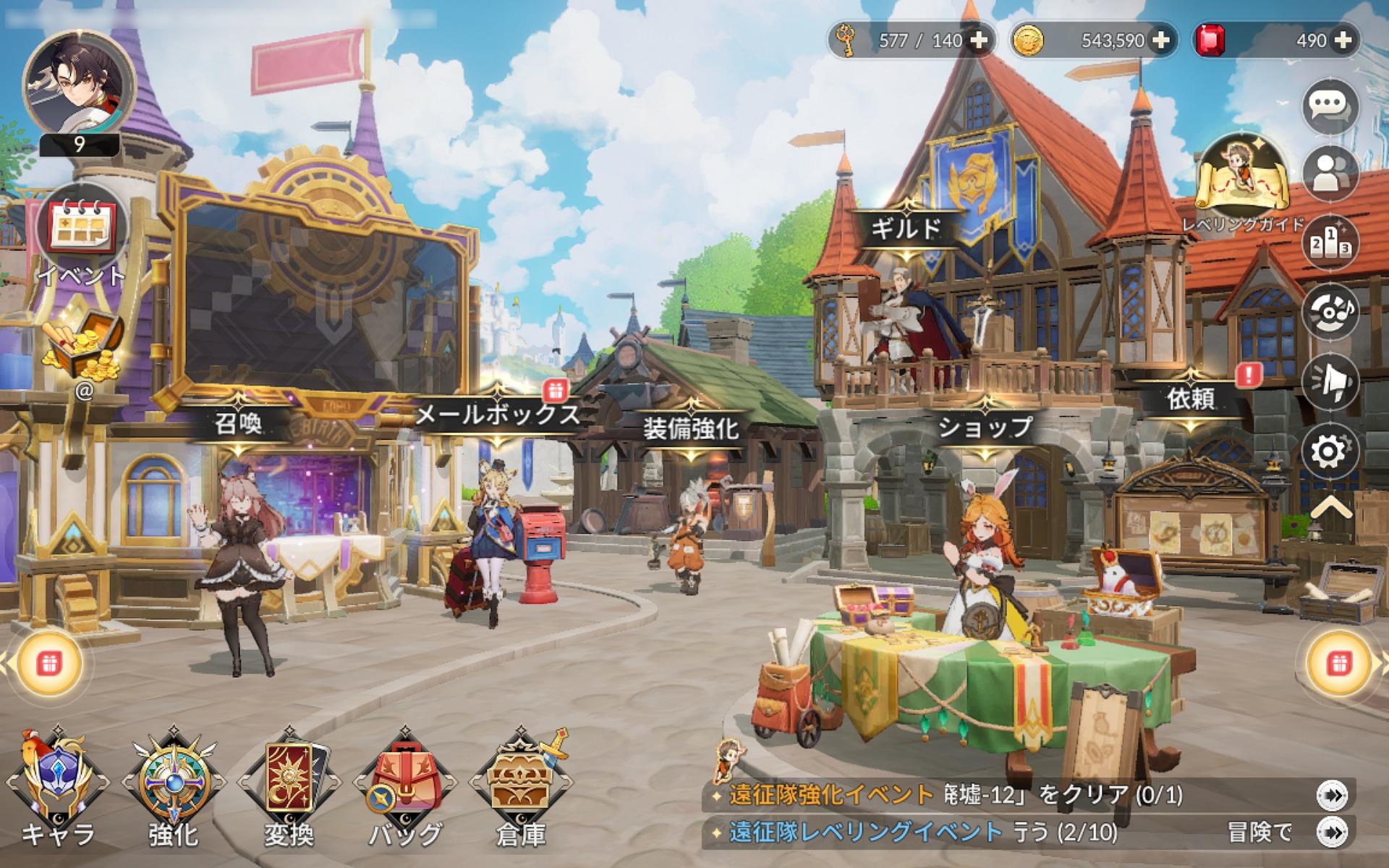Open the ショップ building menu
This screenshot has height=868, width=1389.
[x=987, y=428]
